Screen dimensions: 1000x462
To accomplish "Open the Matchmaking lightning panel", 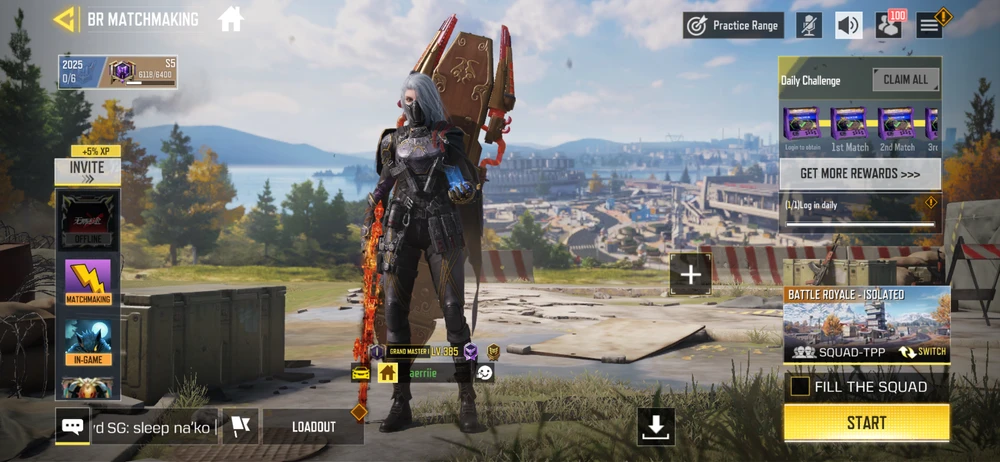I will (x=88, y=281).
